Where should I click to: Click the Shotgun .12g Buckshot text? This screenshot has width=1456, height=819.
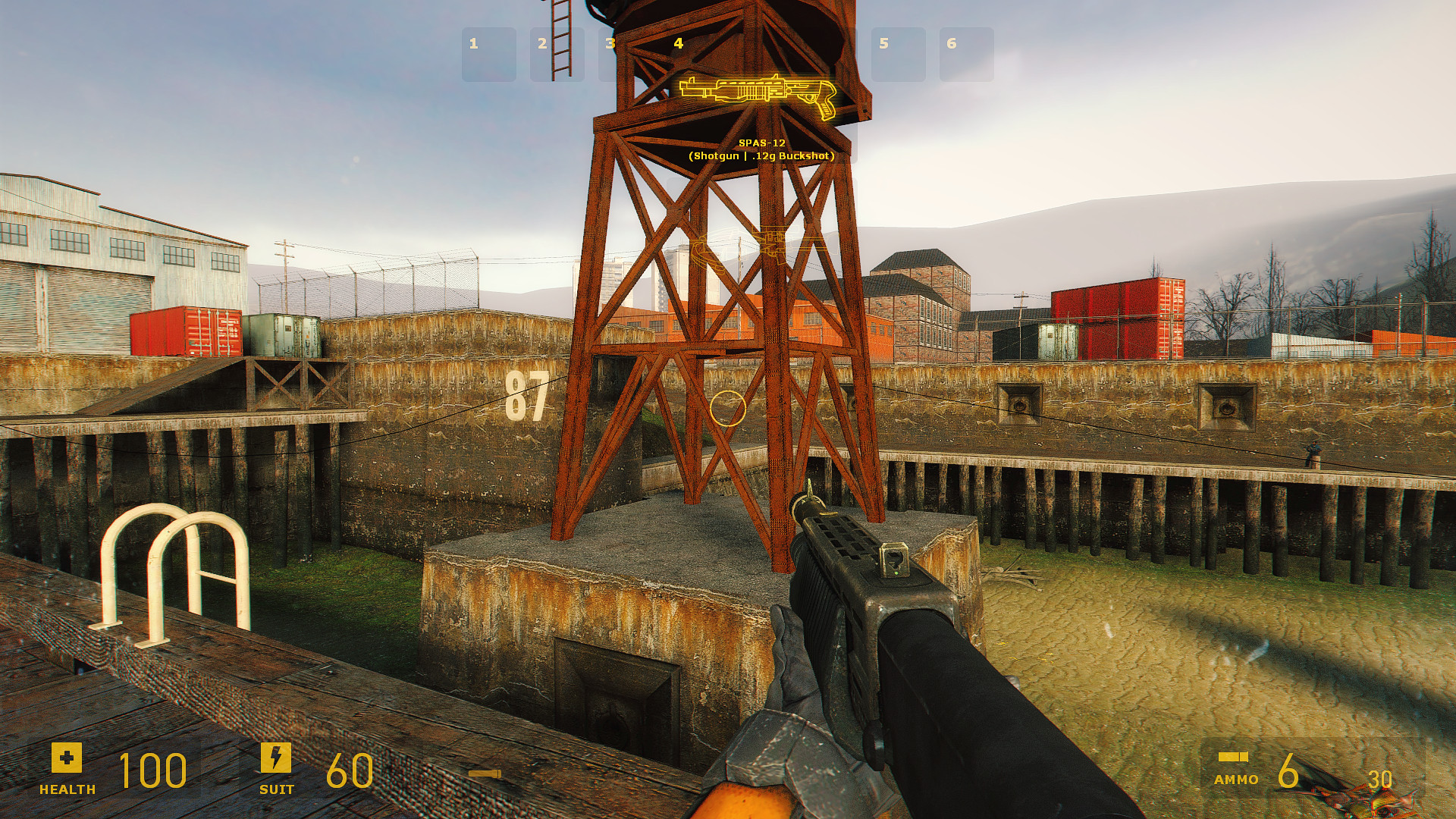pyautogui.click(x=761, y=156)
